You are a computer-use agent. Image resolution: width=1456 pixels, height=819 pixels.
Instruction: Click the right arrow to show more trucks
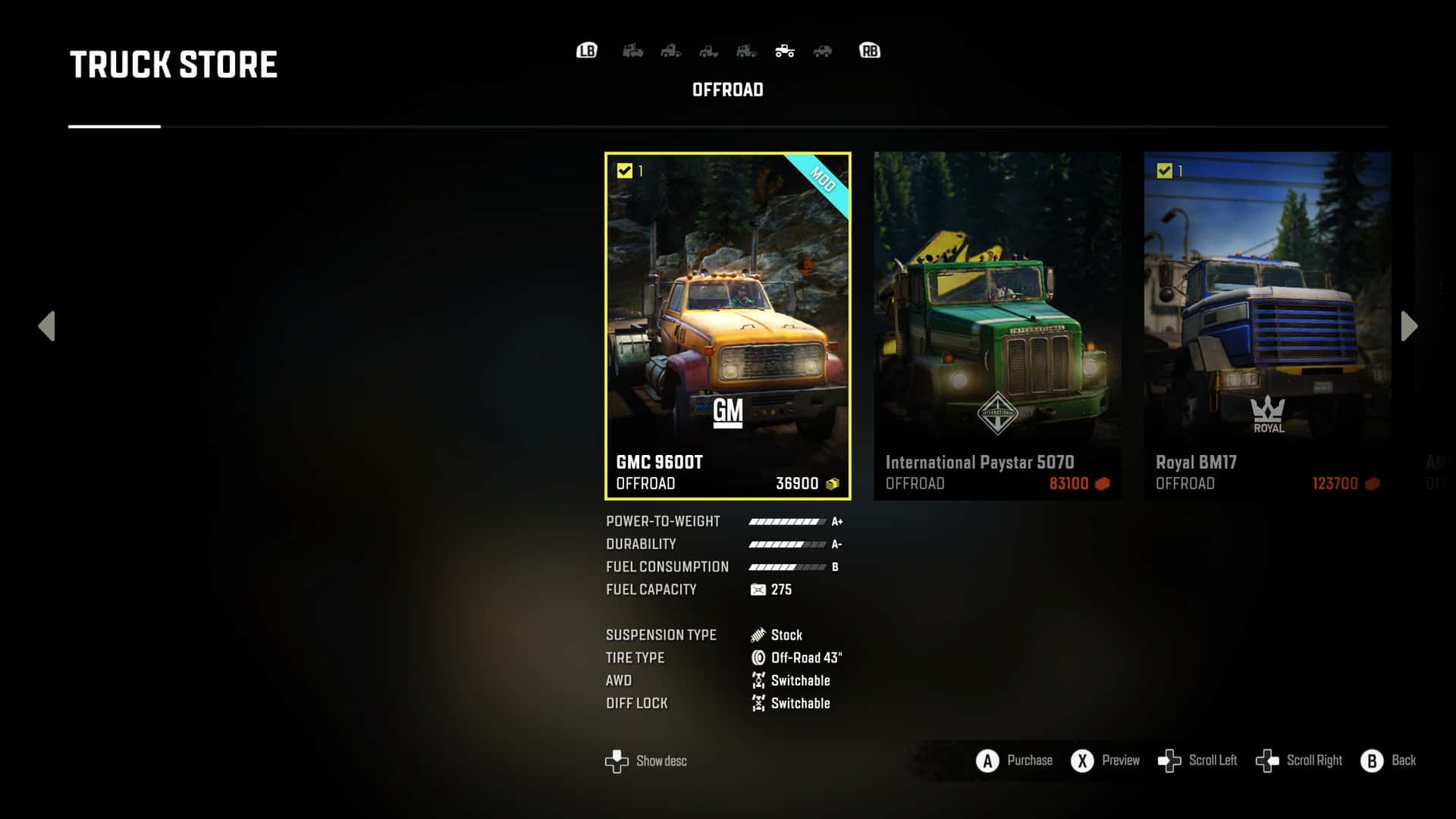(x=1409, y=326)
